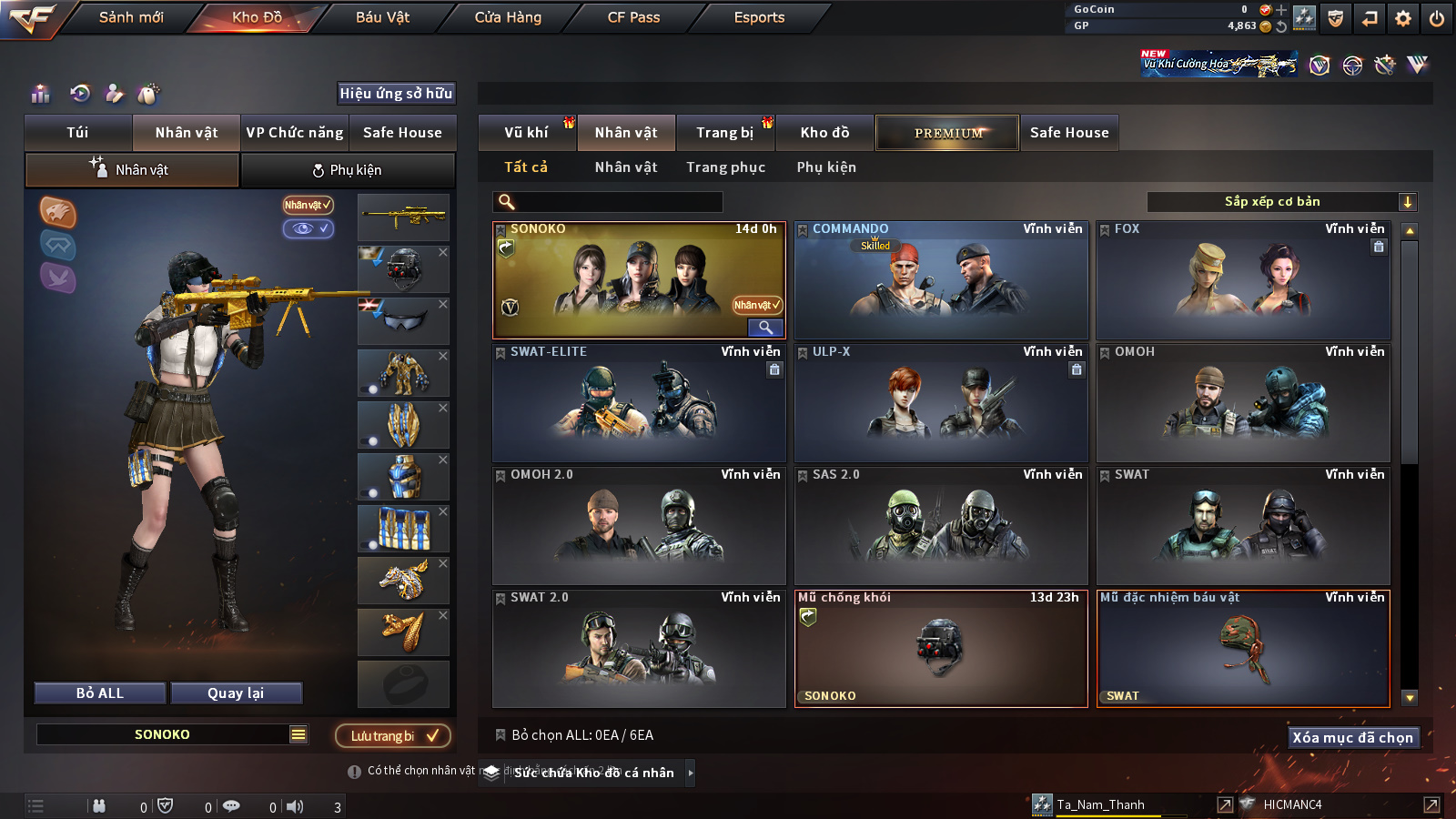Click the power exit icon
The height and width of the screenshot is (819, 1456).
tap(1437, 18)
